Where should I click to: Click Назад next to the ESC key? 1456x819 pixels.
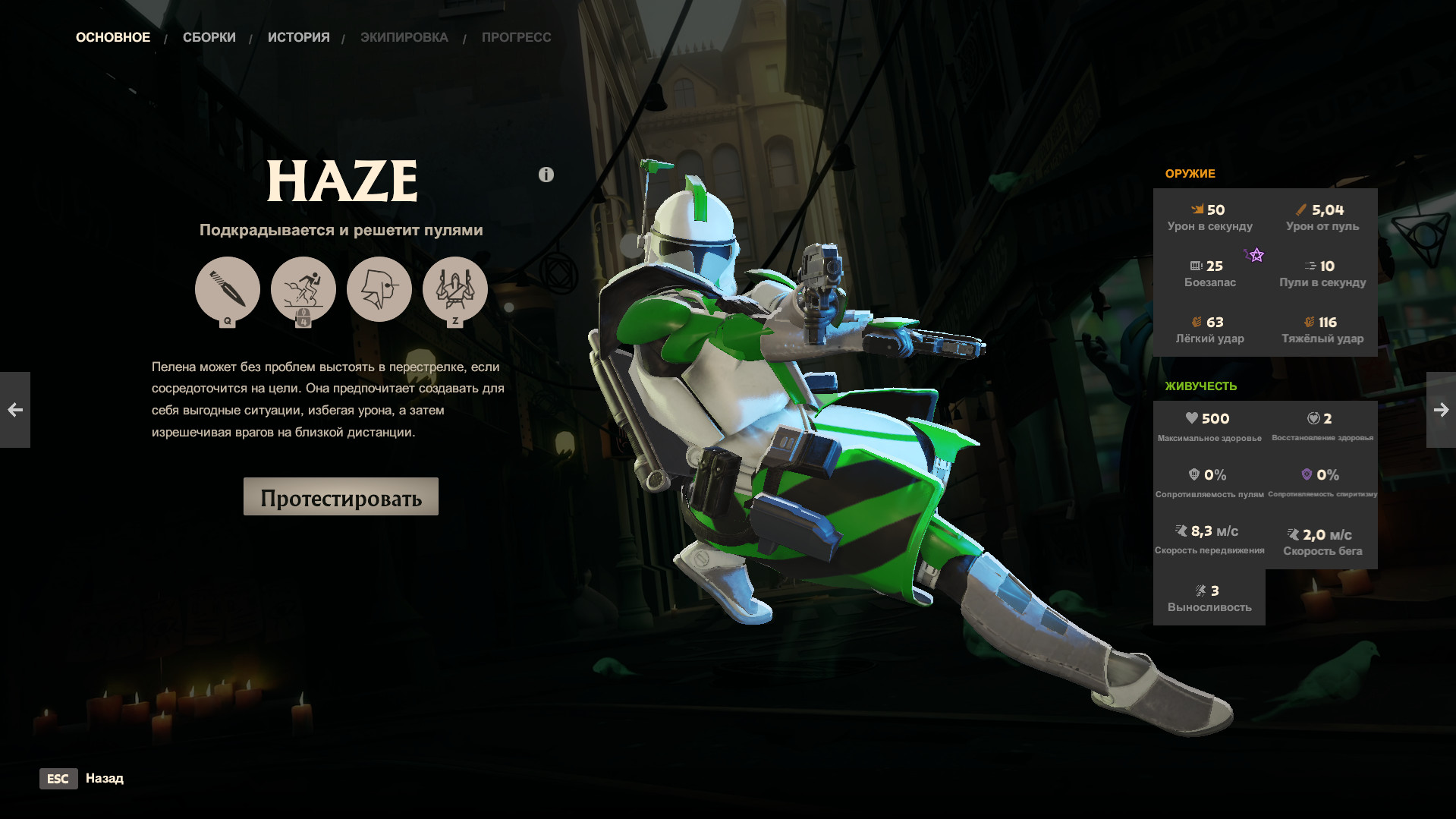105,779
